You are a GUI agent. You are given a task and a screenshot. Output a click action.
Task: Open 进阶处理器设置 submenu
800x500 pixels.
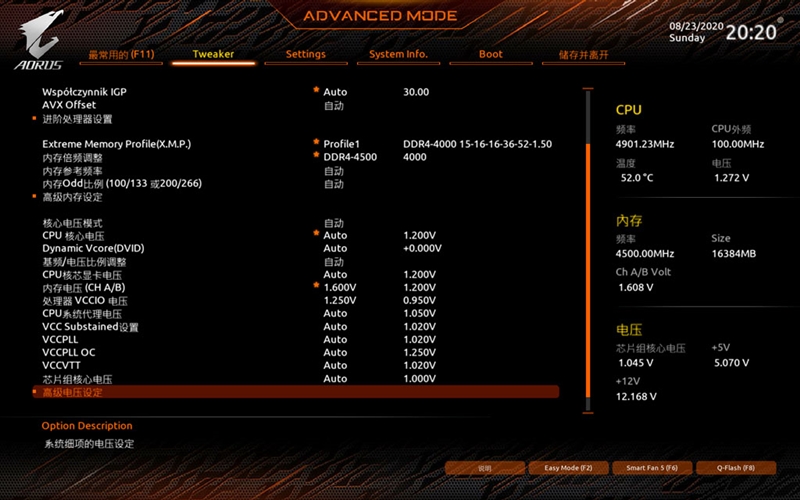(77, 119)
